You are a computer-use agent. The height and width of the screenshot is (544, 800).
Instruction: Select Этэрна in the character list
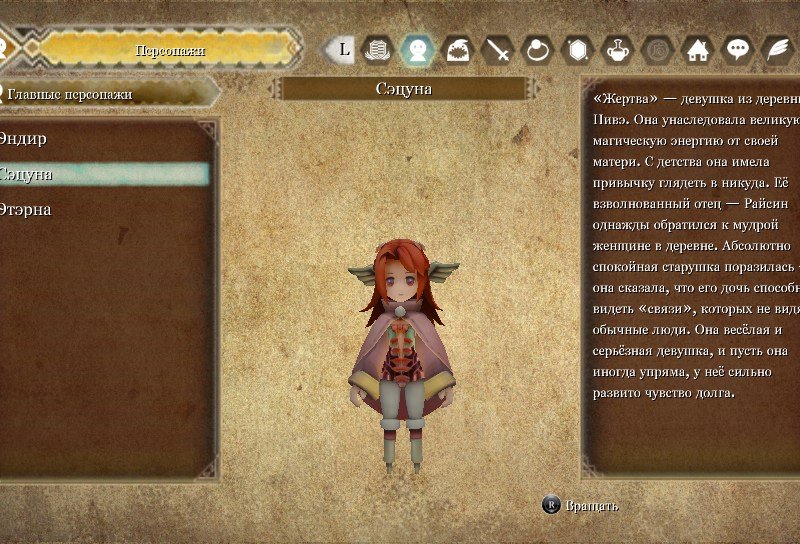27,210
